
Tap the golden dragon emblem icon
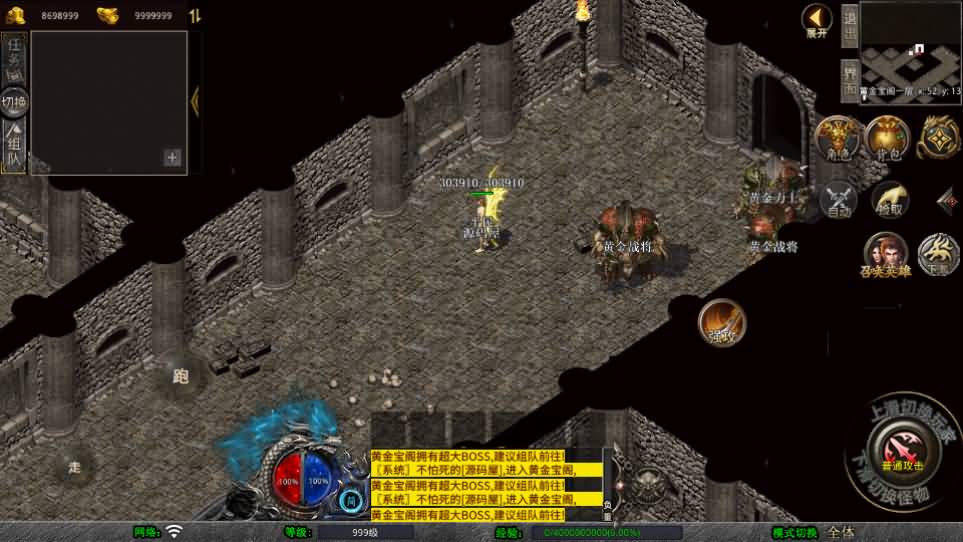click(x=938, y=137)
